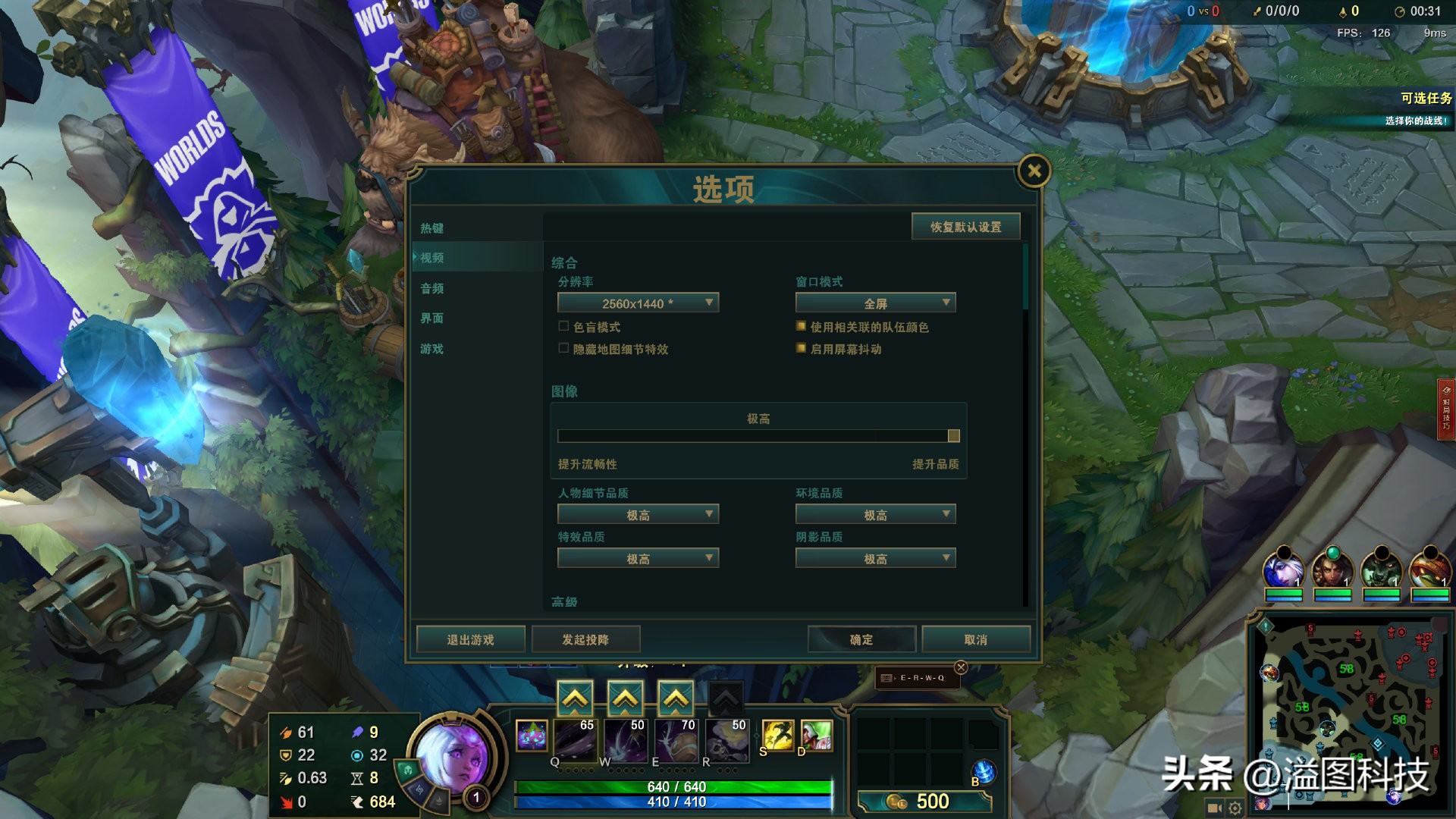
Task: Toggle 使用相关联的队伍颜色 checkbox
Action: pyautogui.click(x=801, y=326)
